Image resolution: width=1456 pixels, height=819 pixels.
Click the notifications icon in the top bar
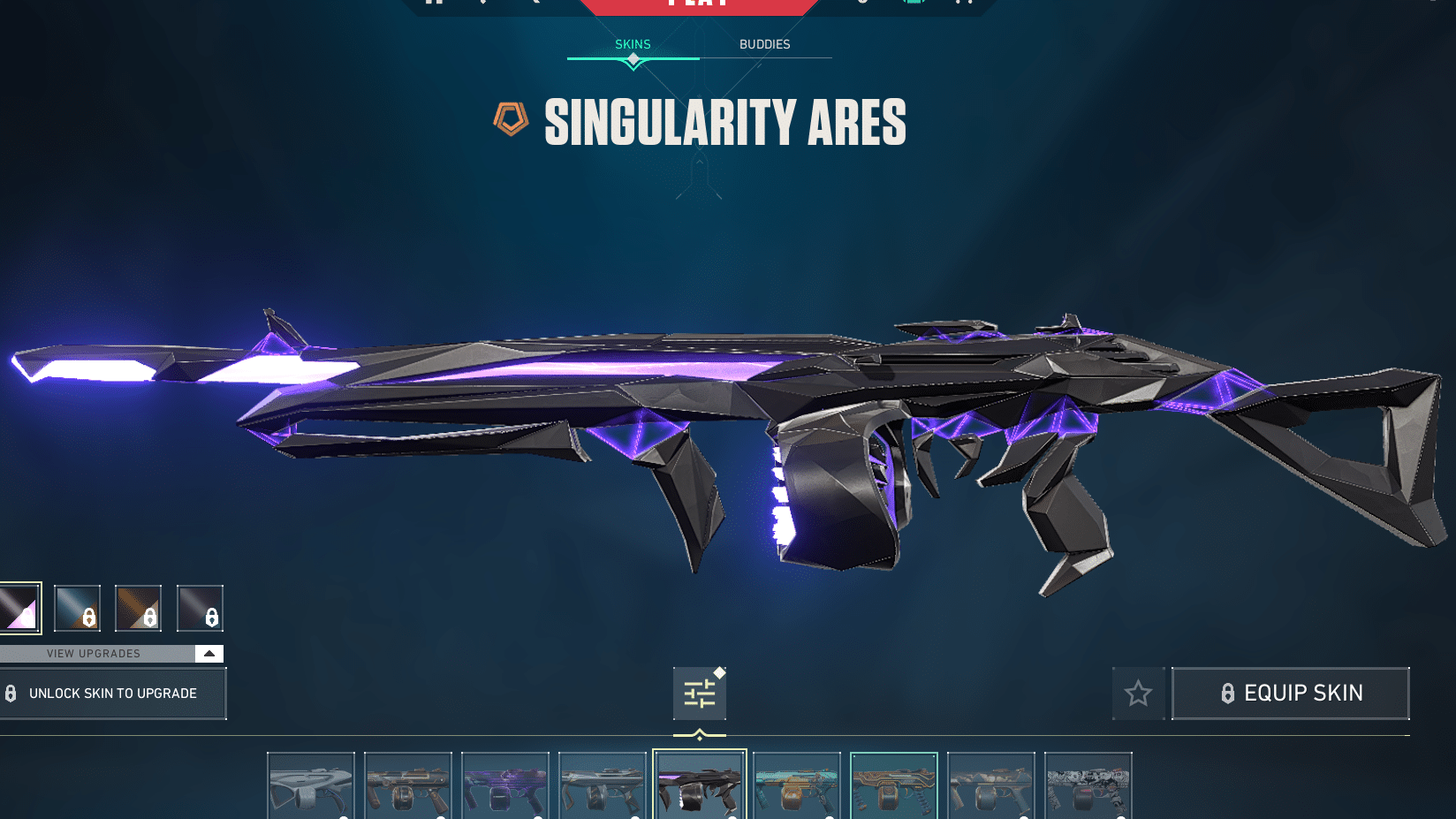click(x=862, y=4)
